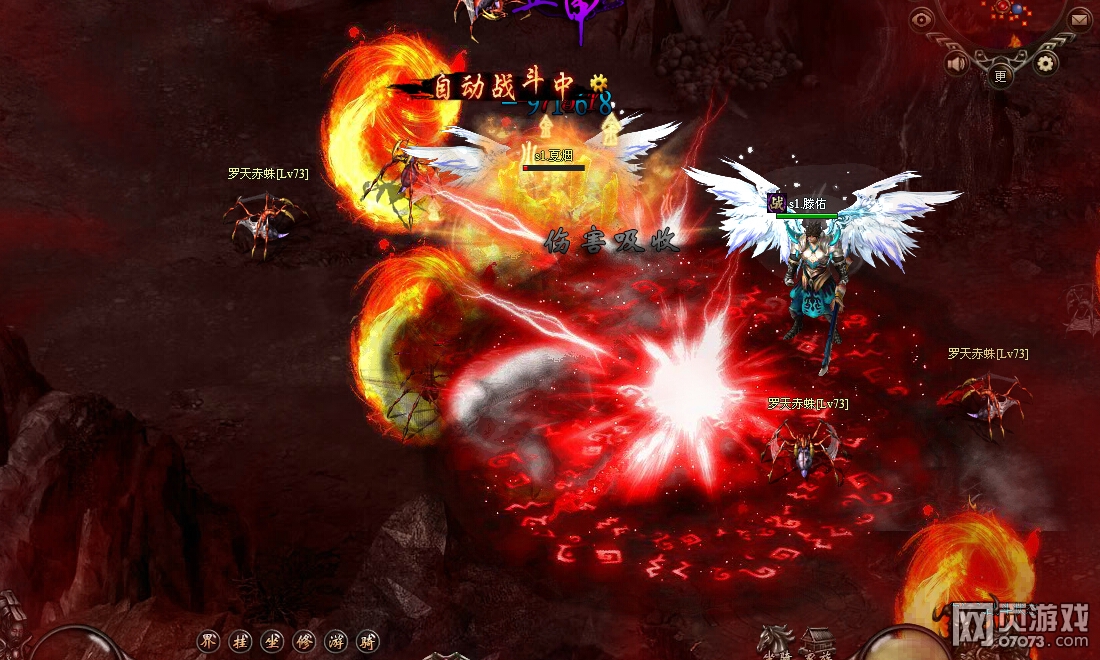This screenshot has height=660, width=1100.
Task: Click the 骑 ride round button
Action: [x=368, y=641]
